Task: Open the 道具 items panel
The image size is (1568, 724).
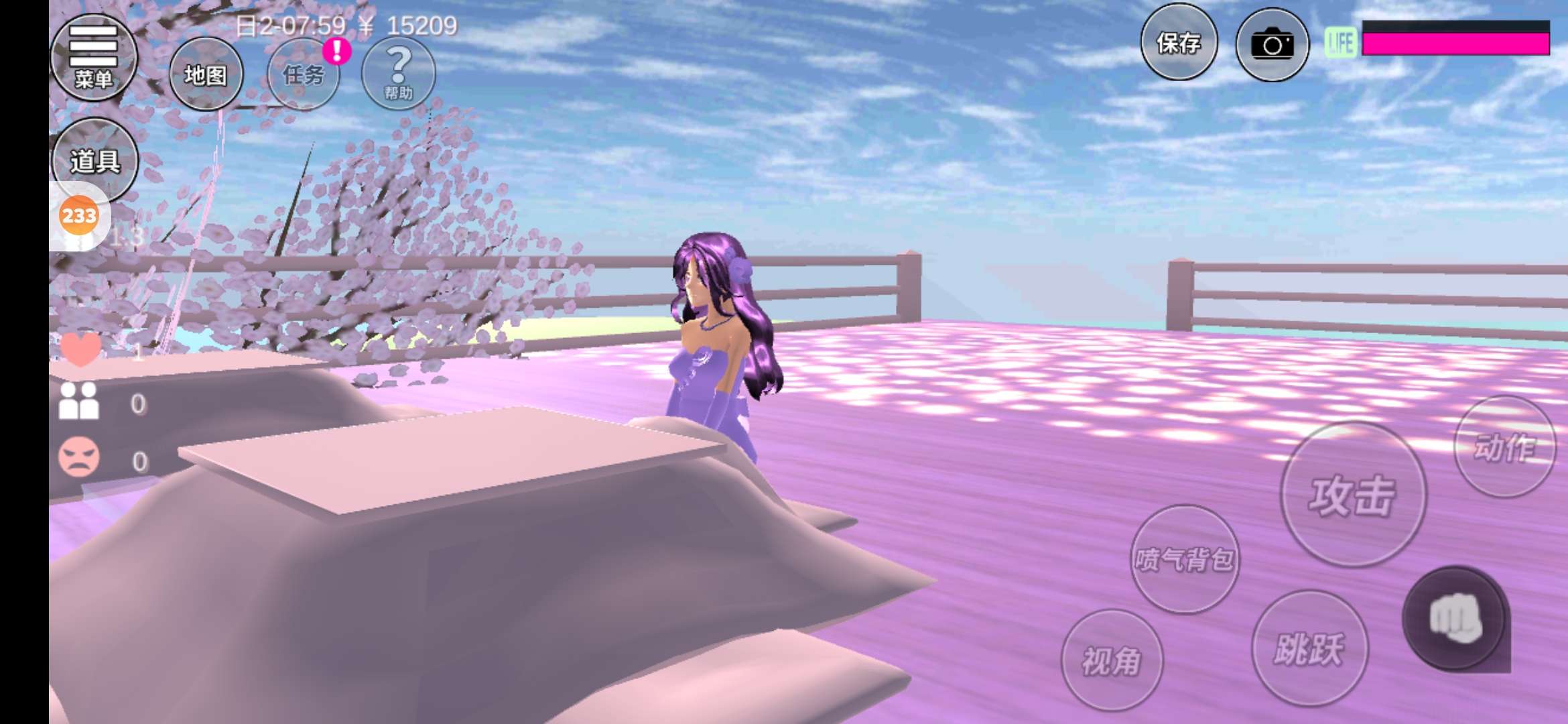Action: pyautogui.click(x=95, y=160)
